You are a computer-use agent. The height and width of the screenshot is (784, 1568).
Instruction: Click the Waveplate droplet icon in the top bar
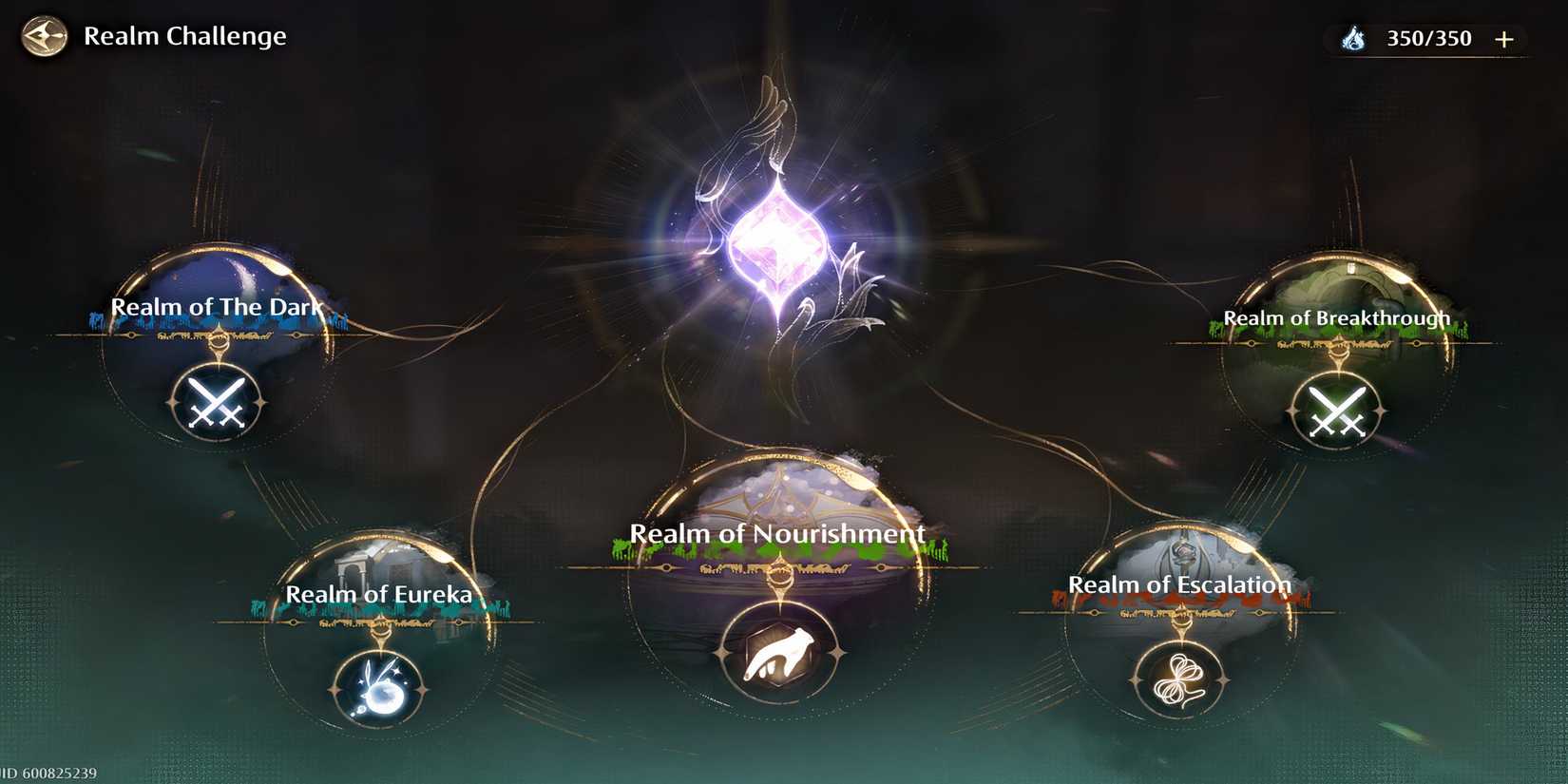coord(1353,38)
